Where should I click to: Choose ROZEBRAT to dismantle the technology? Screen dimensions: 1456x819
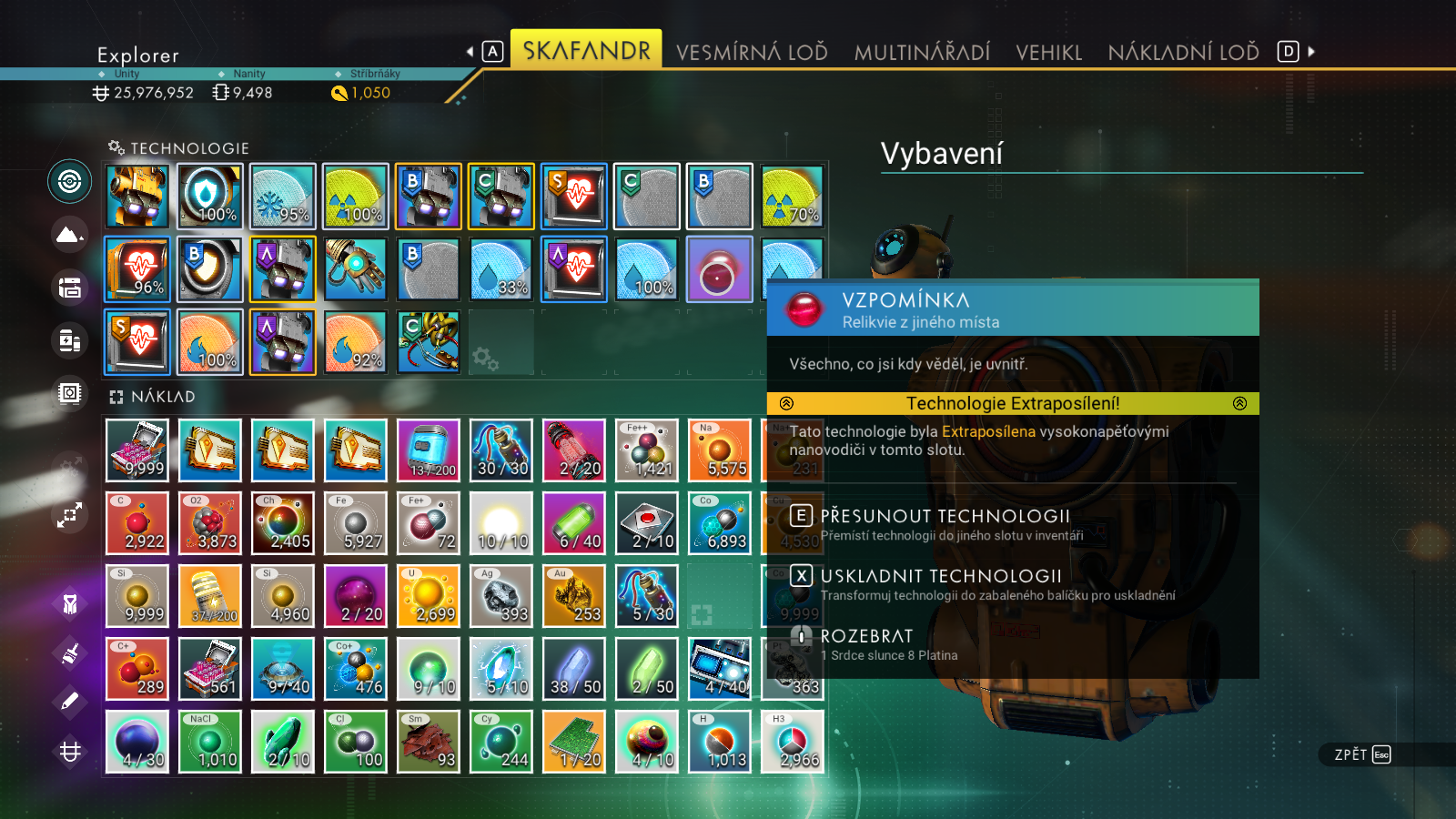pyautogui.click(x=866, y=637)
